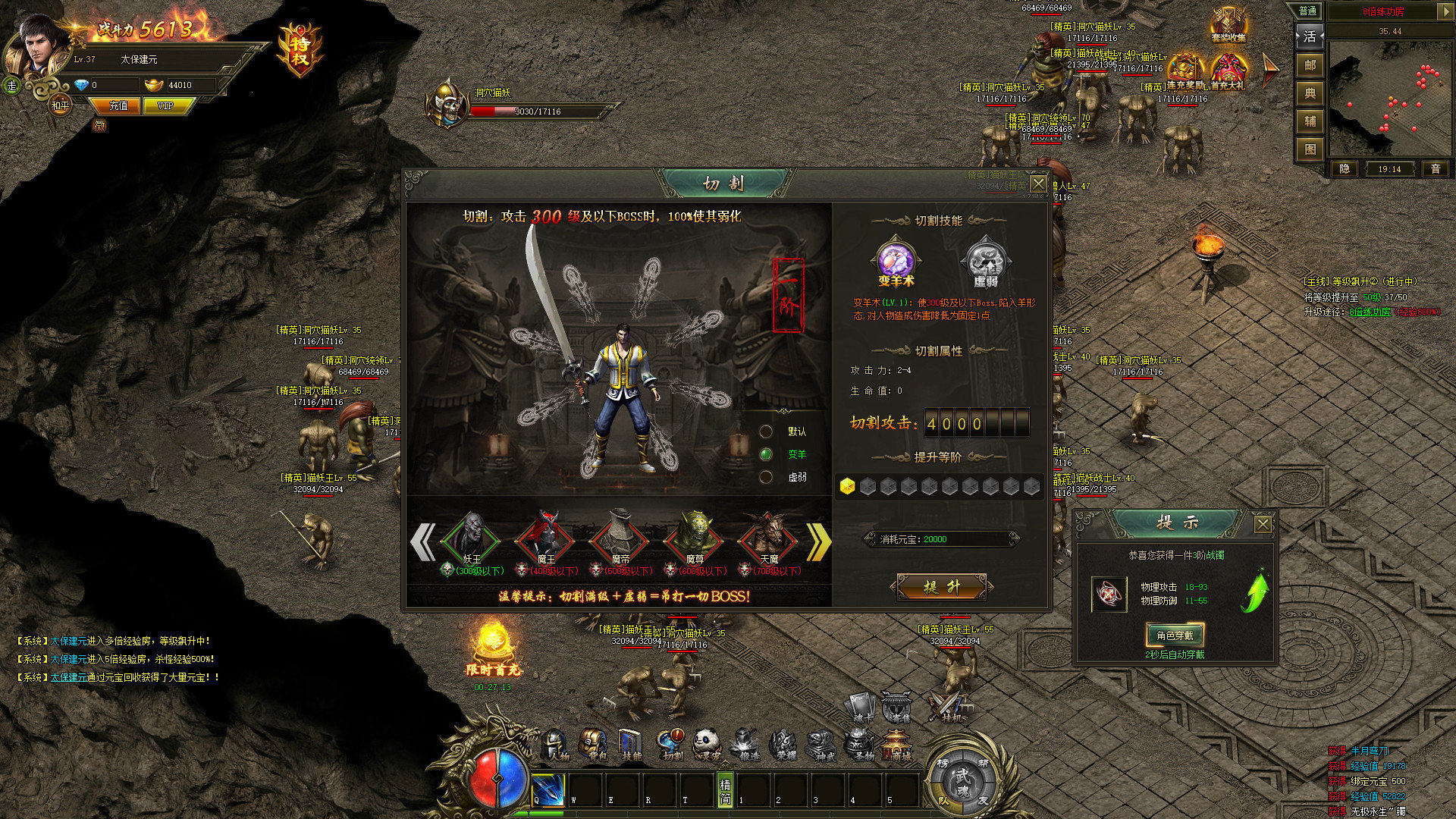The image size is (1456, 819).
Task: Open the 背包 backpack
Action: [594, 745]
